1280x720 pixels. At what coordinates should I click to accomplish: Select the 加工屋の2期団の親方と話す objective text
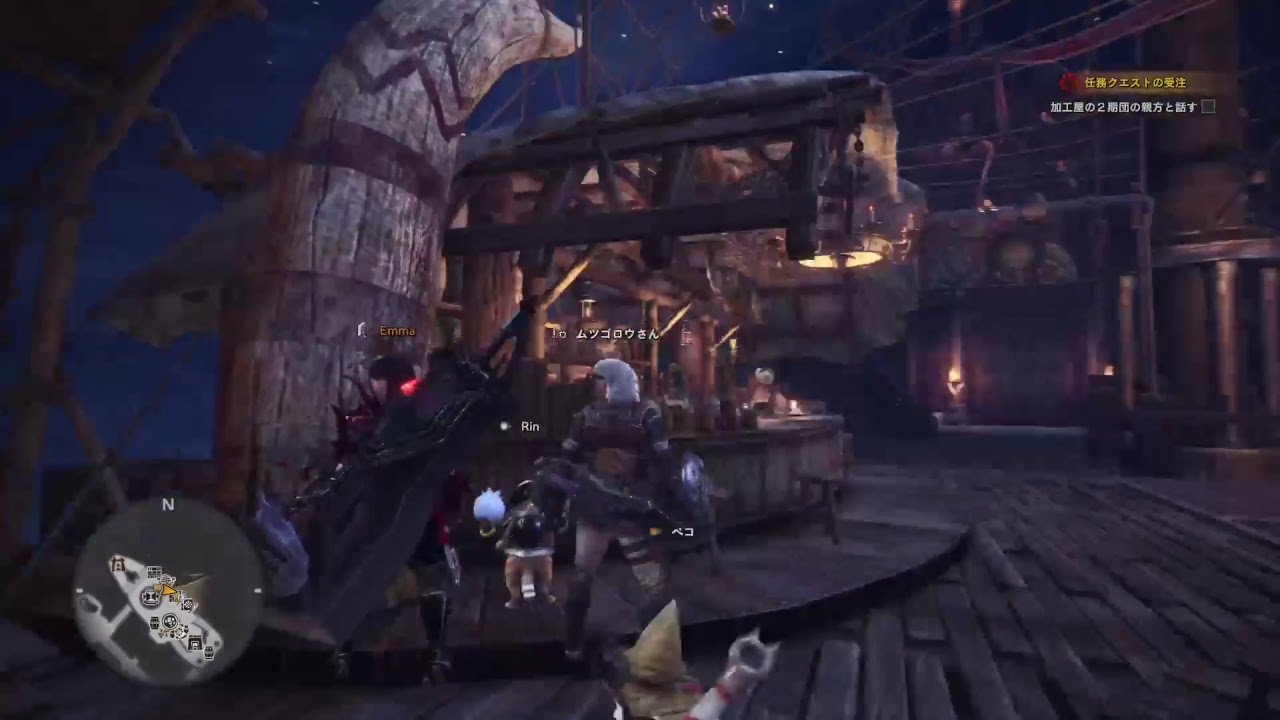[x=1123, y=107]
